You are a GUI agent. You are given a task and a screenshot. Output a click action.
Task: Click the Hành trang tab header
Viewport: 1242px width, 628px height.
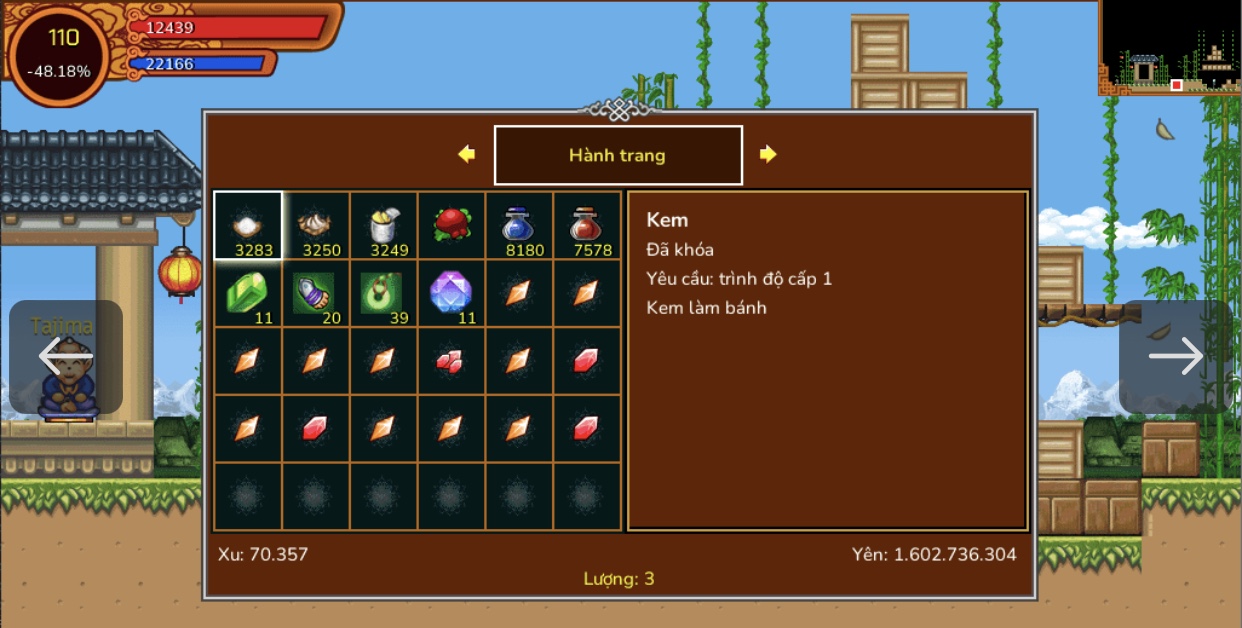click(x=618, y=155)
